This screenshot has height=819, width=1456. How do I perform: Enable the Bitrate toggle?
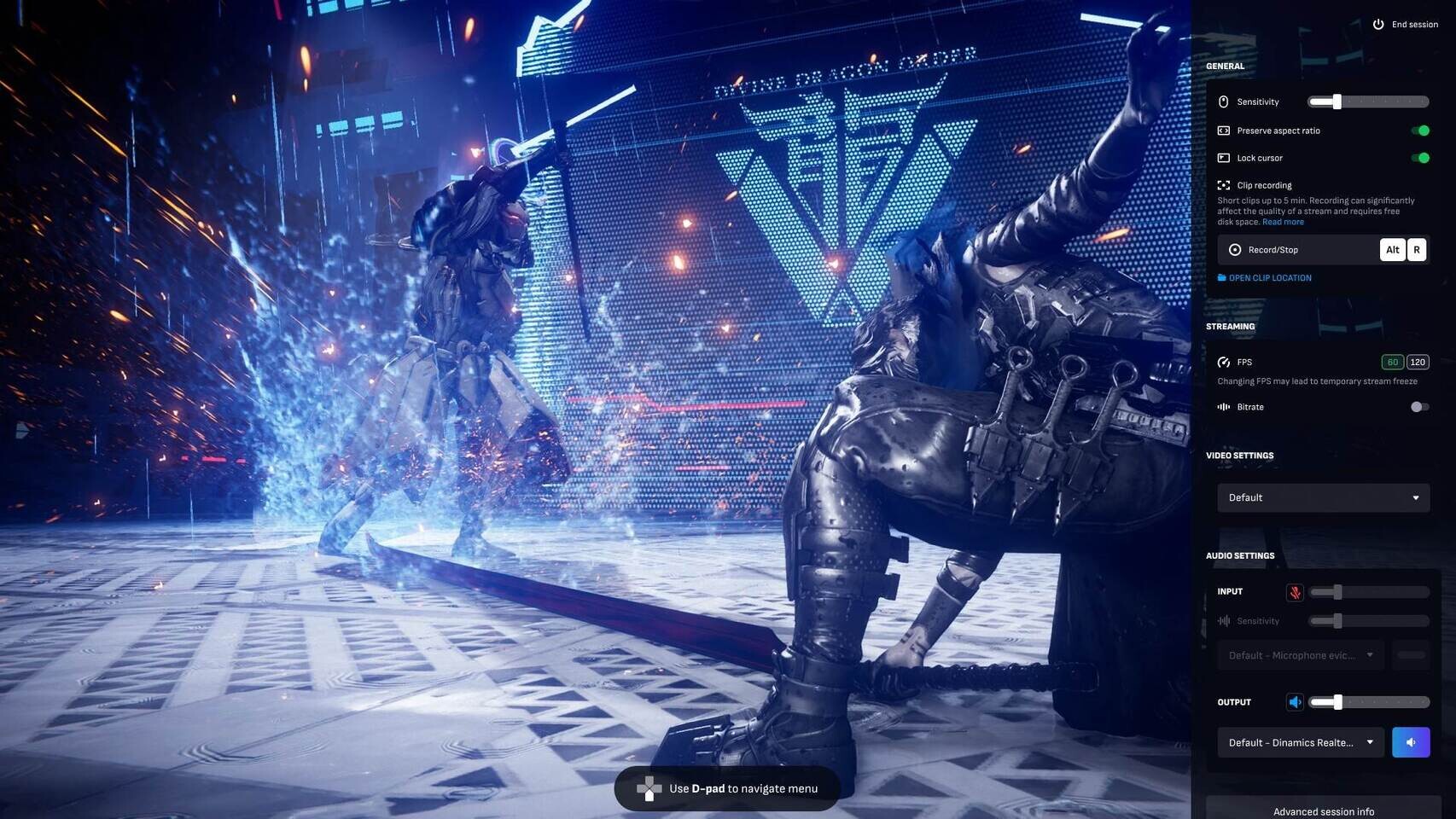pyautogui.click(x=1419, y=407)
